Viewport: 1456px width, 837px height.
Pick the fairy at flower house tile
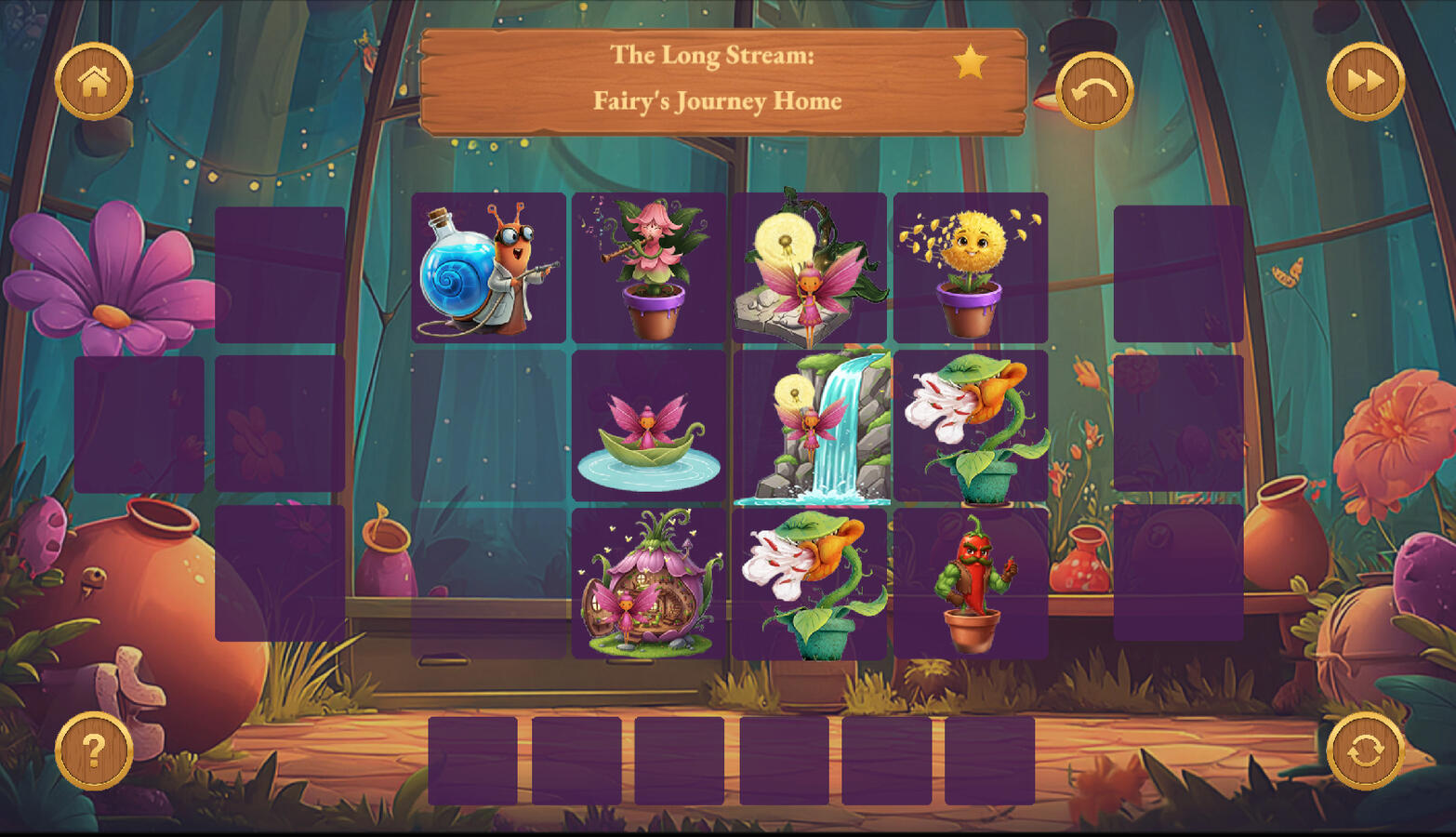click(x=649, y=583)
